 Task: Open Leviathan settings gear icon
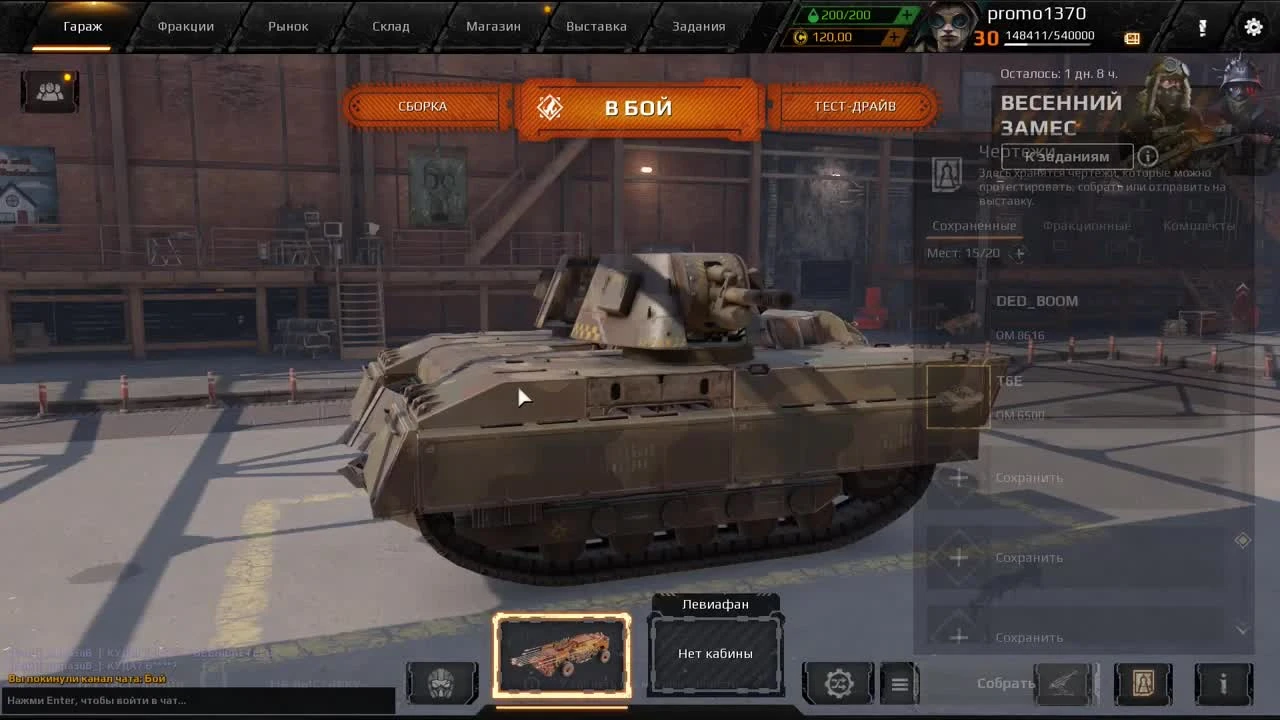coord(839,683)
